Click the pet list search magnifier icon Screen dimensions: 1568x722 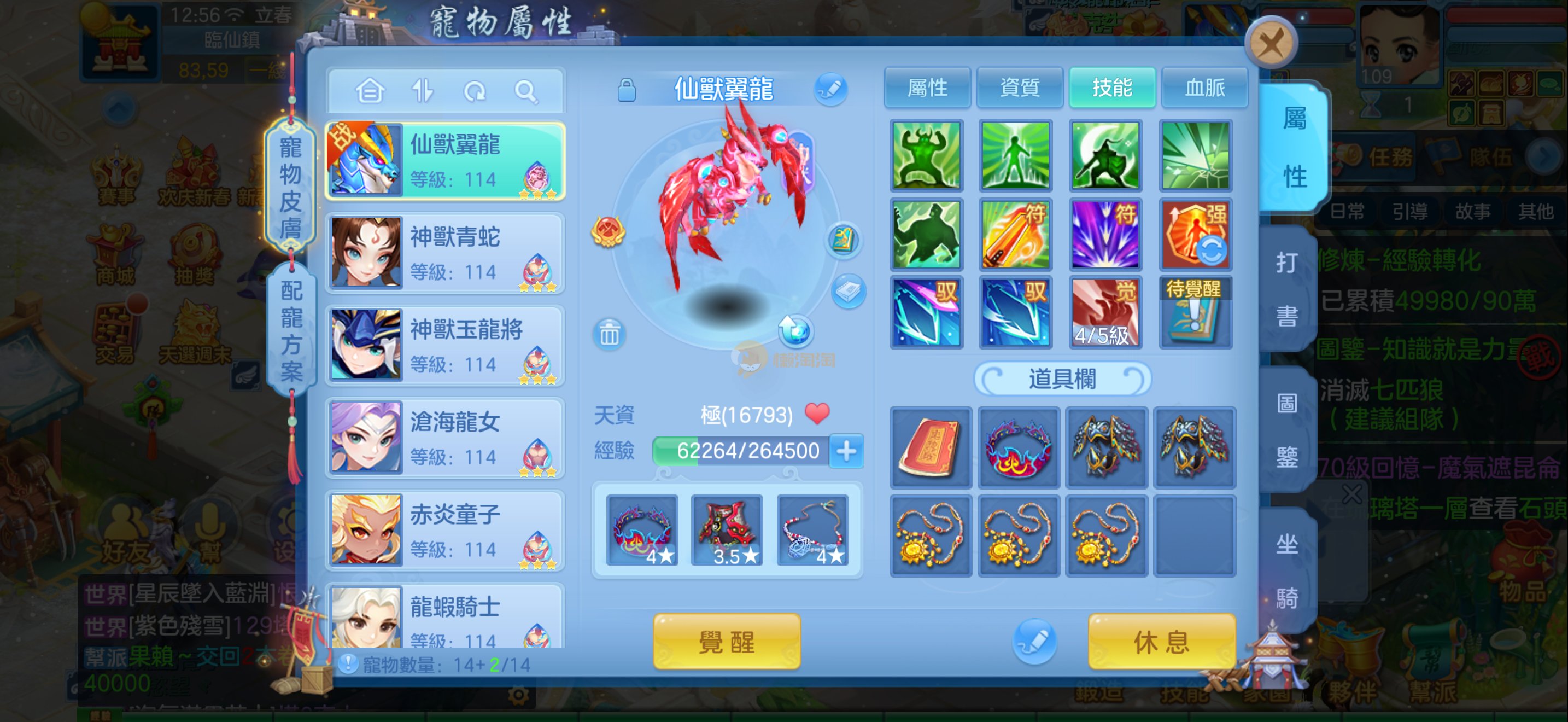(x=525, y=92)
